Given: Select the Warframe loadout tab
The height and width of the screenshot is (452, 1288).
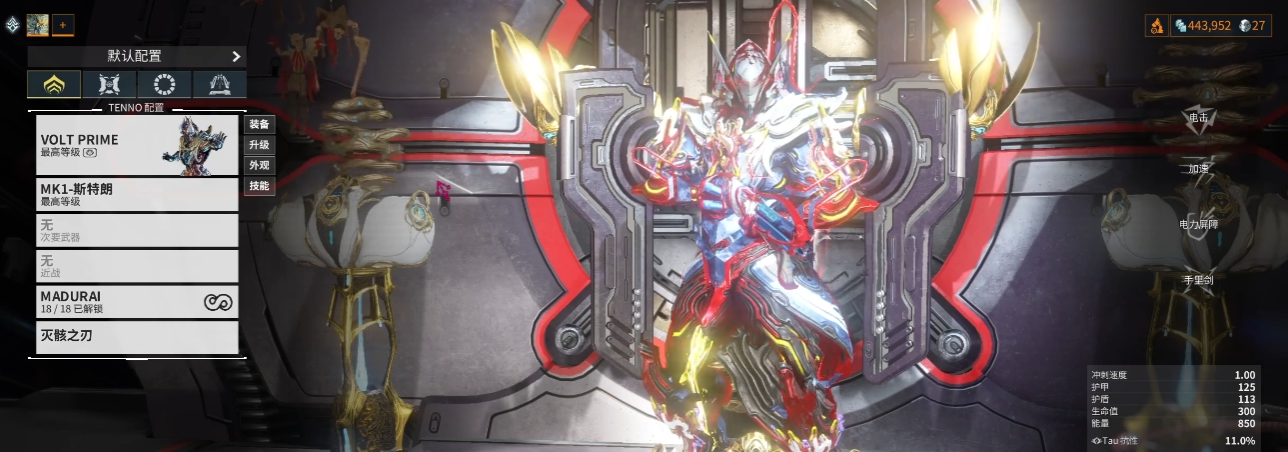Looking at the screenshot, I should 54,85.
